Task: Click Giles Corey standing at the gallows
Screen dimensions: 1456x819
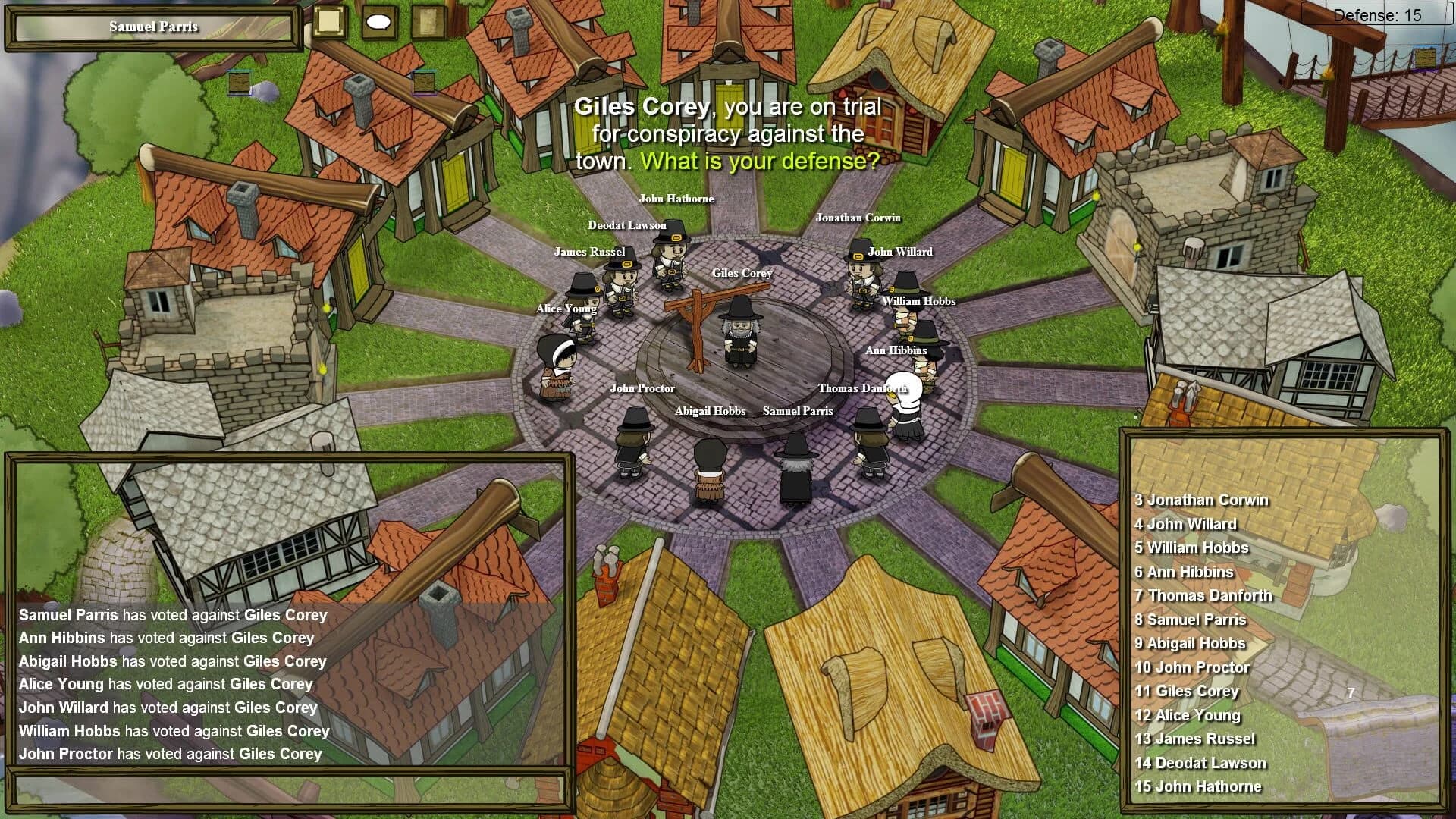Action: click(x=739, y=334)
